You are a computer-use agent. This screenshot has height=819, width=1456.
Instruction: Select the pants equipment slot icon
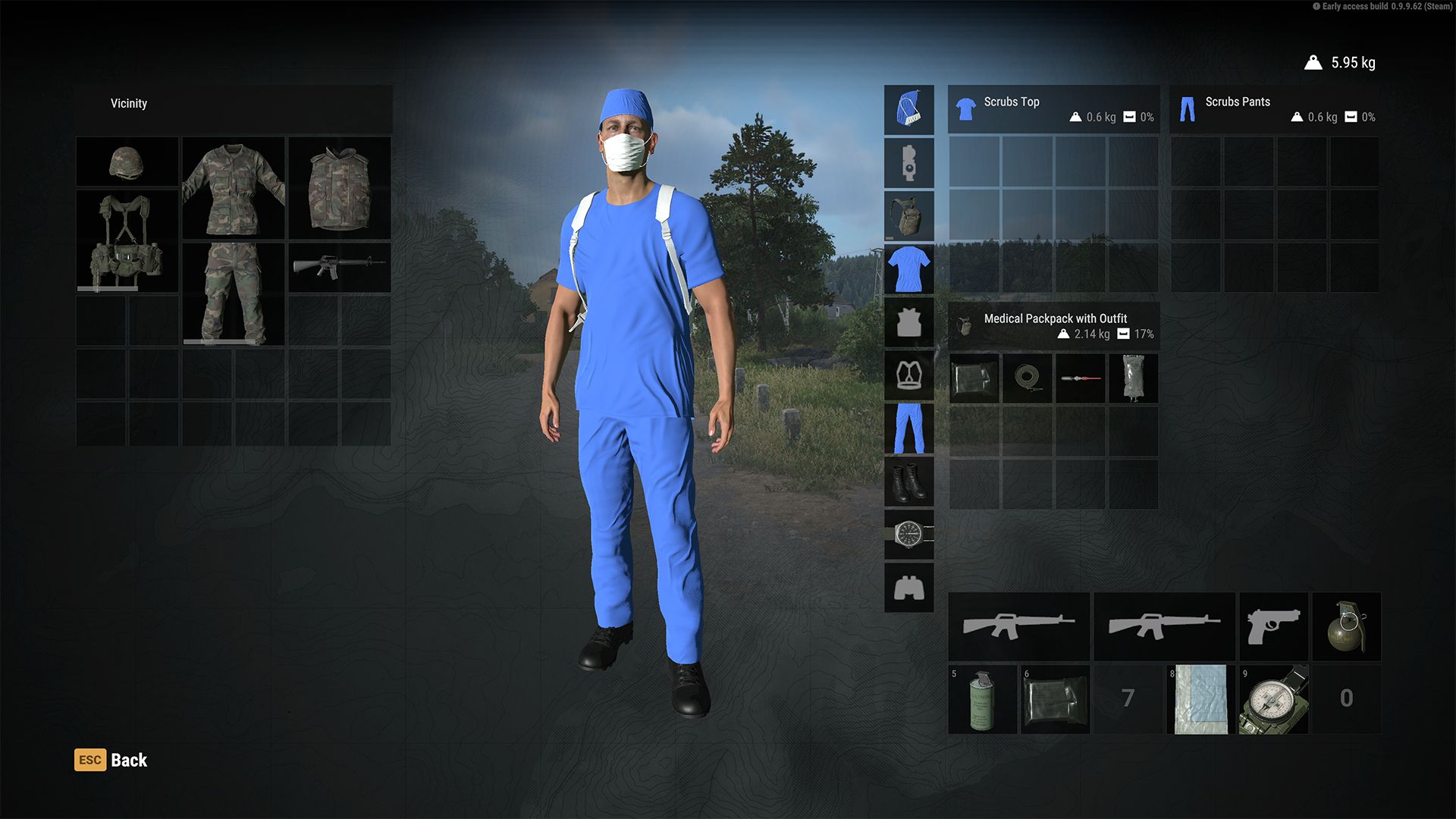coord(908,428)
